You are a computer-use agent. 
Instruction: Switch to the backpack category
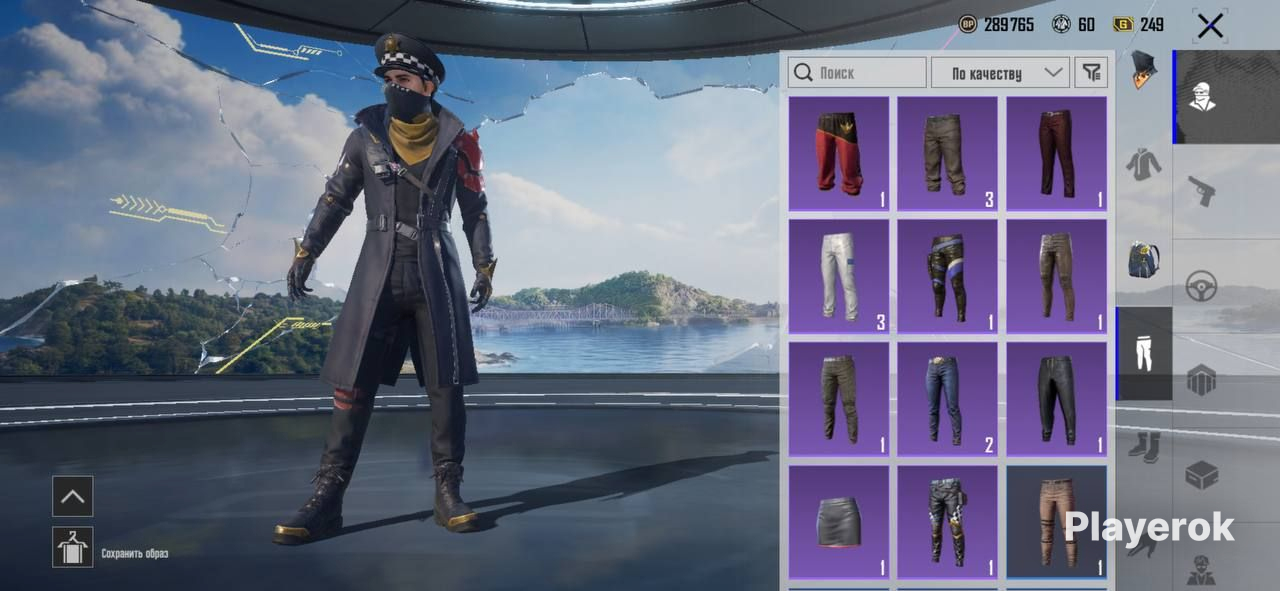point(1144,259)
